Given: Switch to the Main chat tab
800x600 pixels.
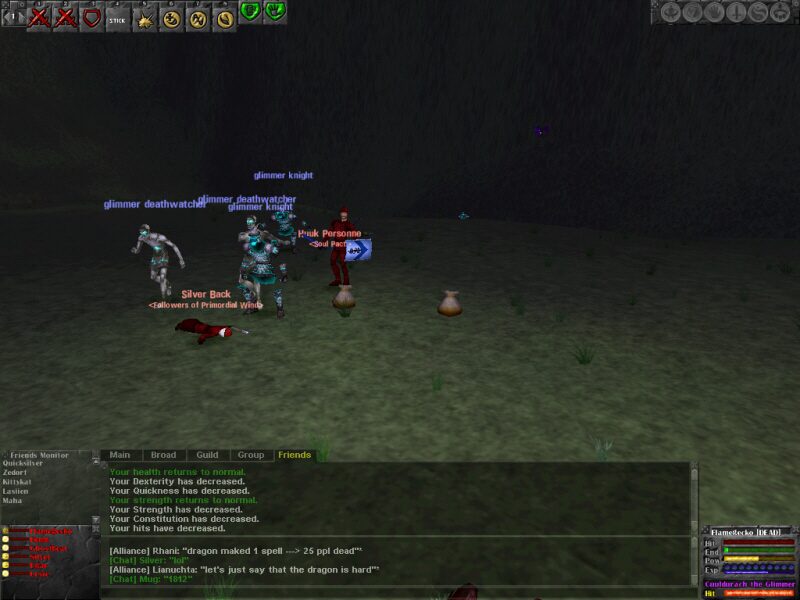Looking at the screenshot, I should point(120,455).
